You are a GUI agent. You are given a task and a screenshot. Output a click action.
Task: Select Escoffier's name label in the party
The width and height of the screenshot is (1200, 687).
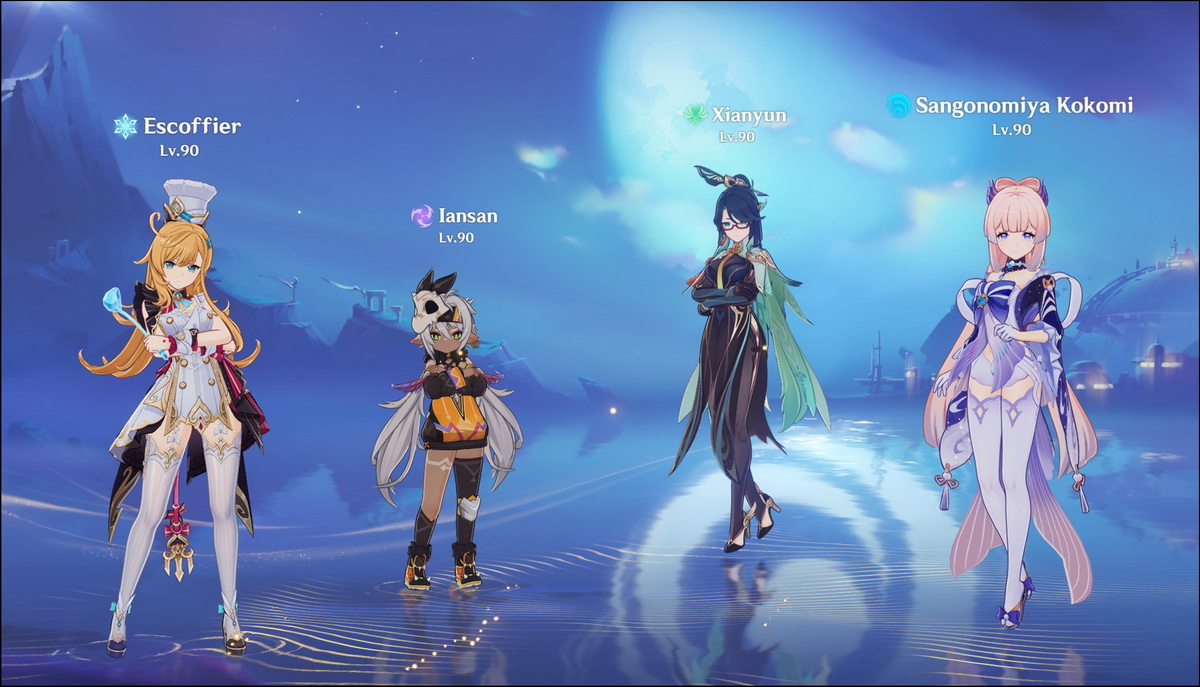191,126
